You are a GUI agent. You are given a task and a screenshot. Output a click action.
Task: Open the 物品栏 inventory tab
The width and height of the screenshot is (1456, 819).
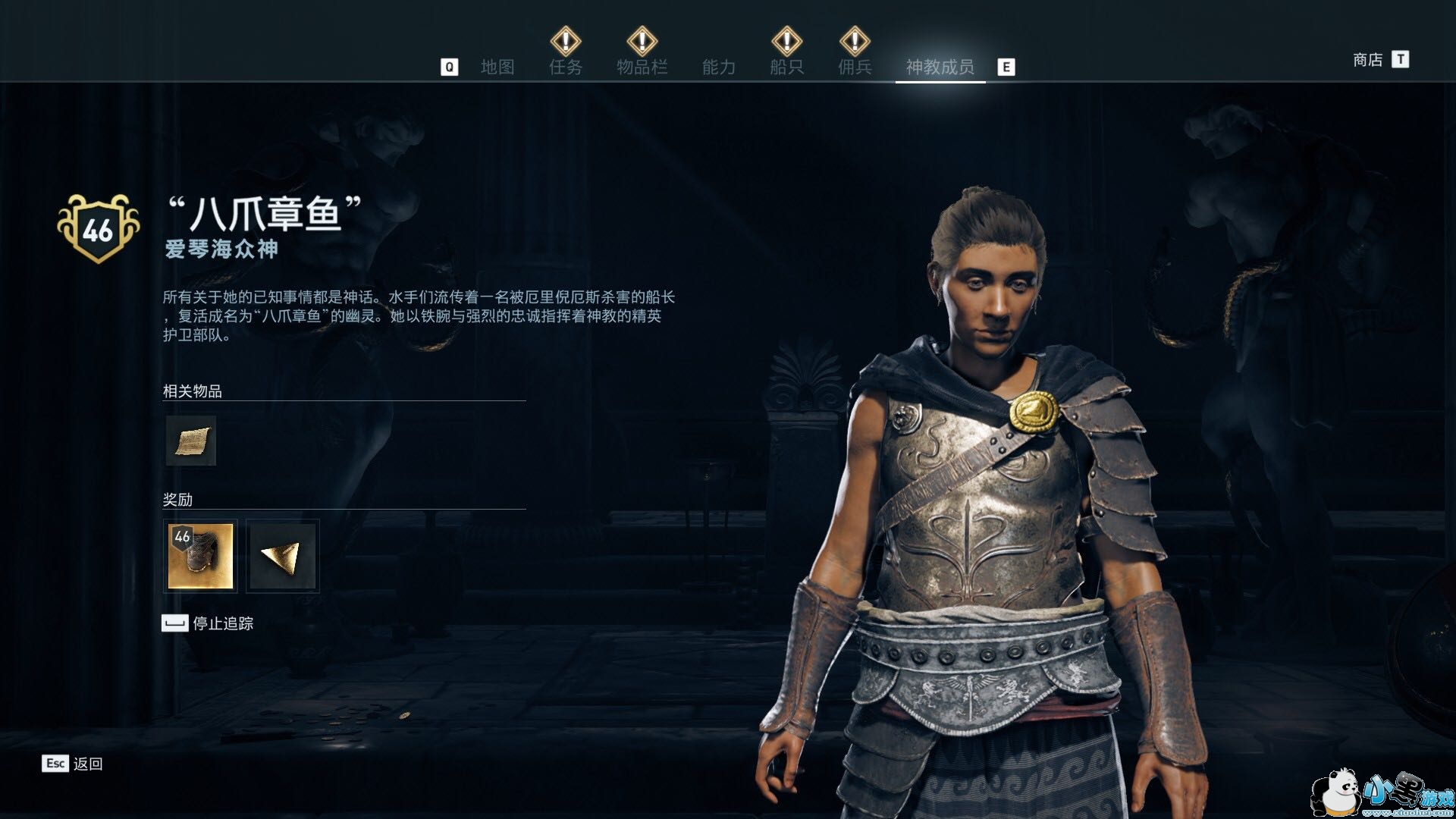(x=642, y=67)
